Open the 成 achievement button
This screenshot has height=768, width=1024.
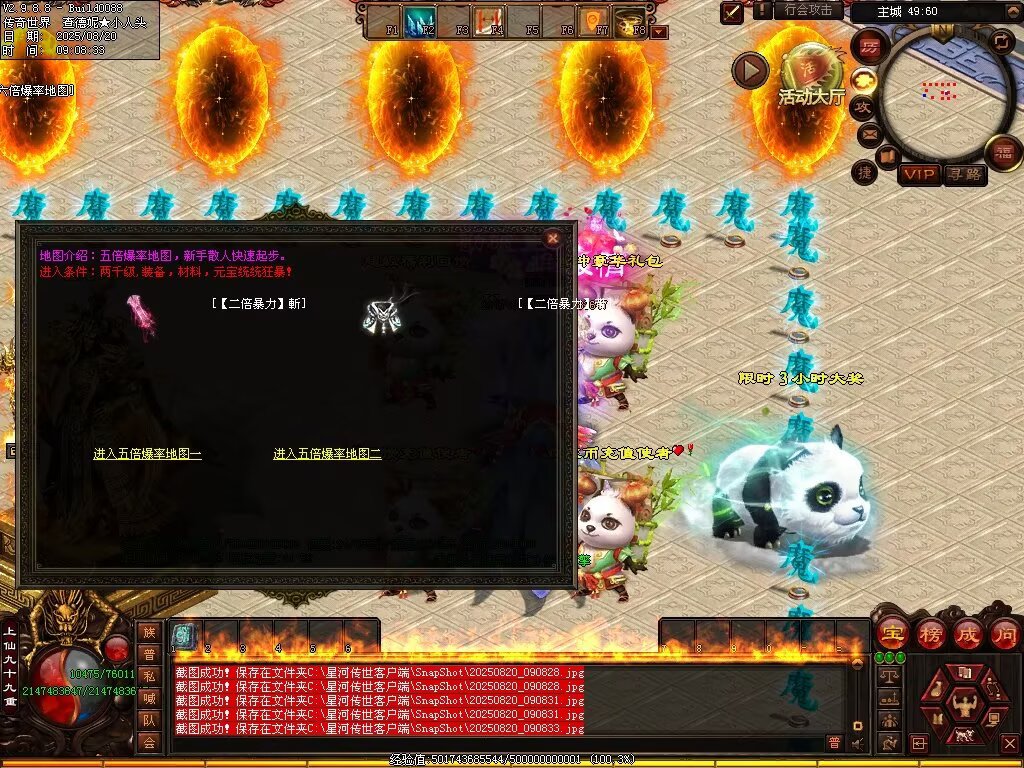click(x=968, y=633)
